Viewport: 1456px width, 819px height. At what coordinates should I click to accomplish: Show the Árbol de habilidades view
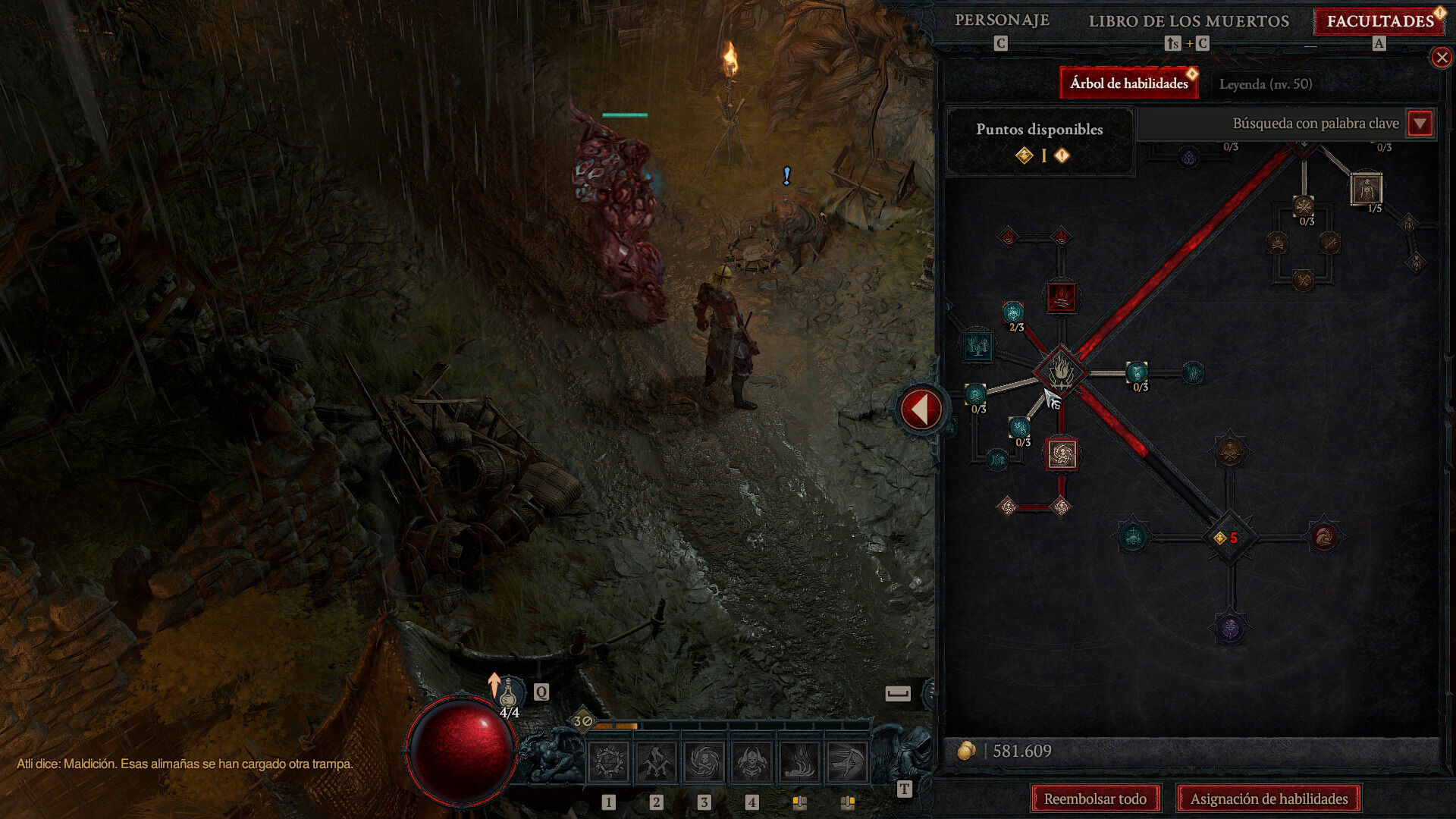coord(1128,83)
